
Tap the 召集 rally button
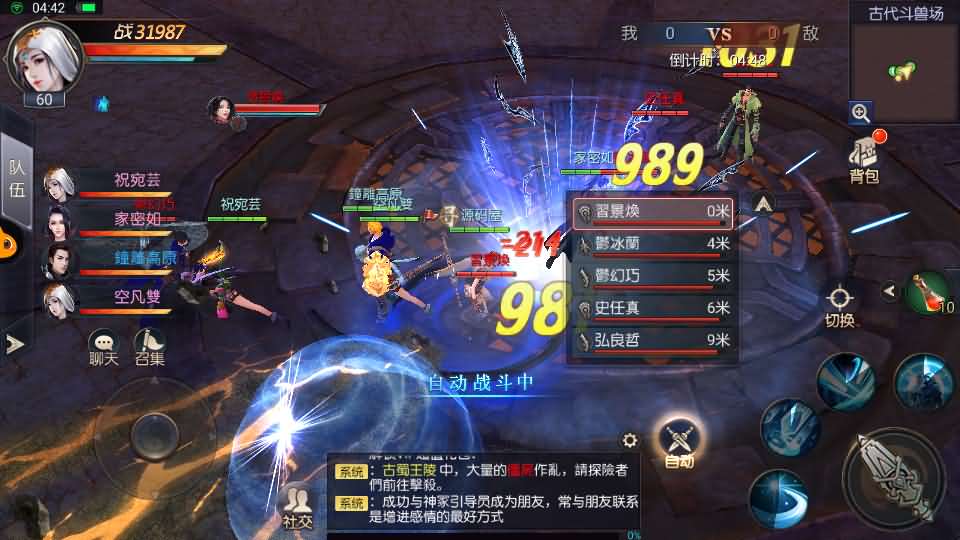tap(150, 347)
